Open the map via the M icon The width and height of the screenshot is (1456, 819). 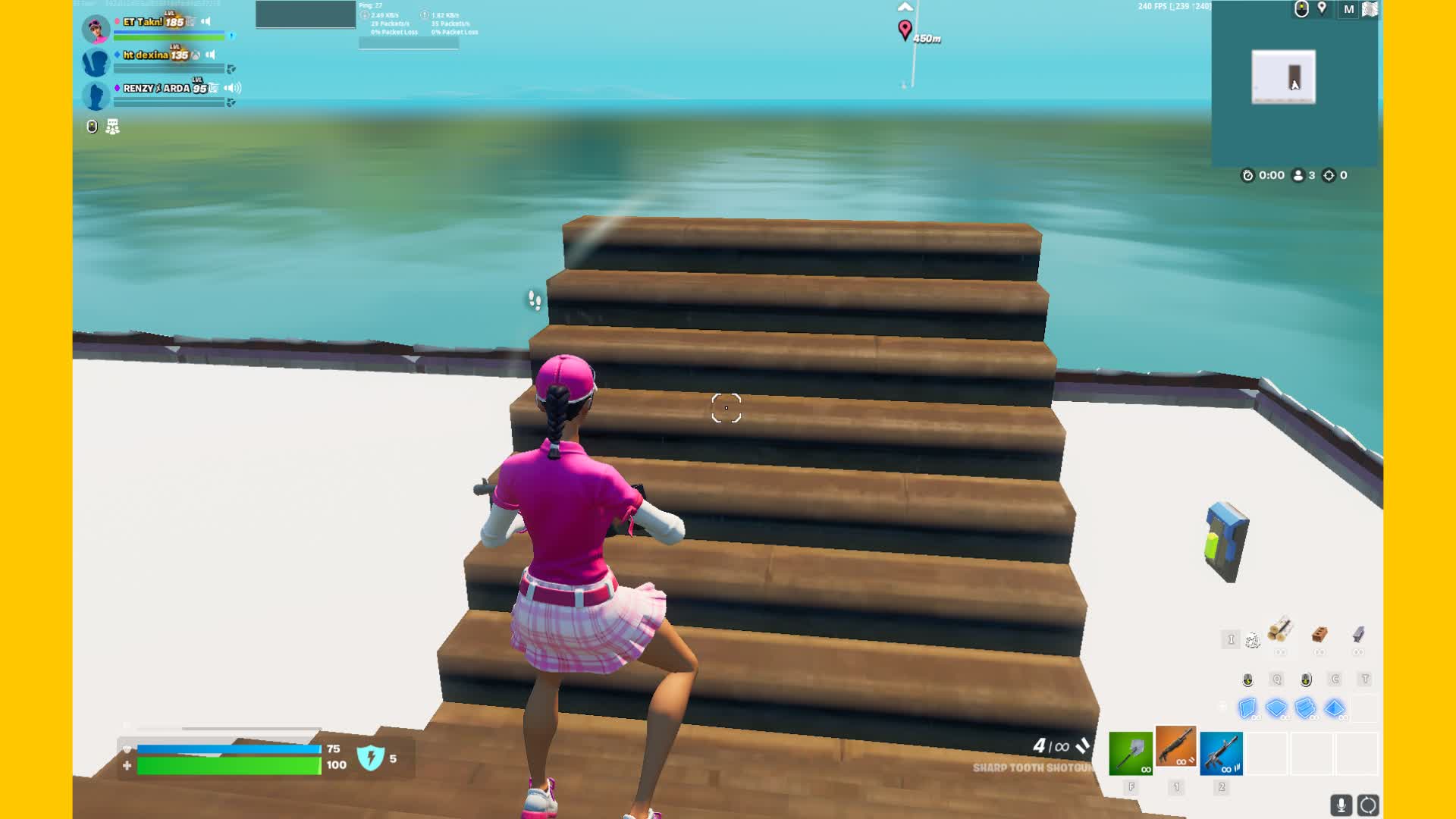coord(1349,9)
